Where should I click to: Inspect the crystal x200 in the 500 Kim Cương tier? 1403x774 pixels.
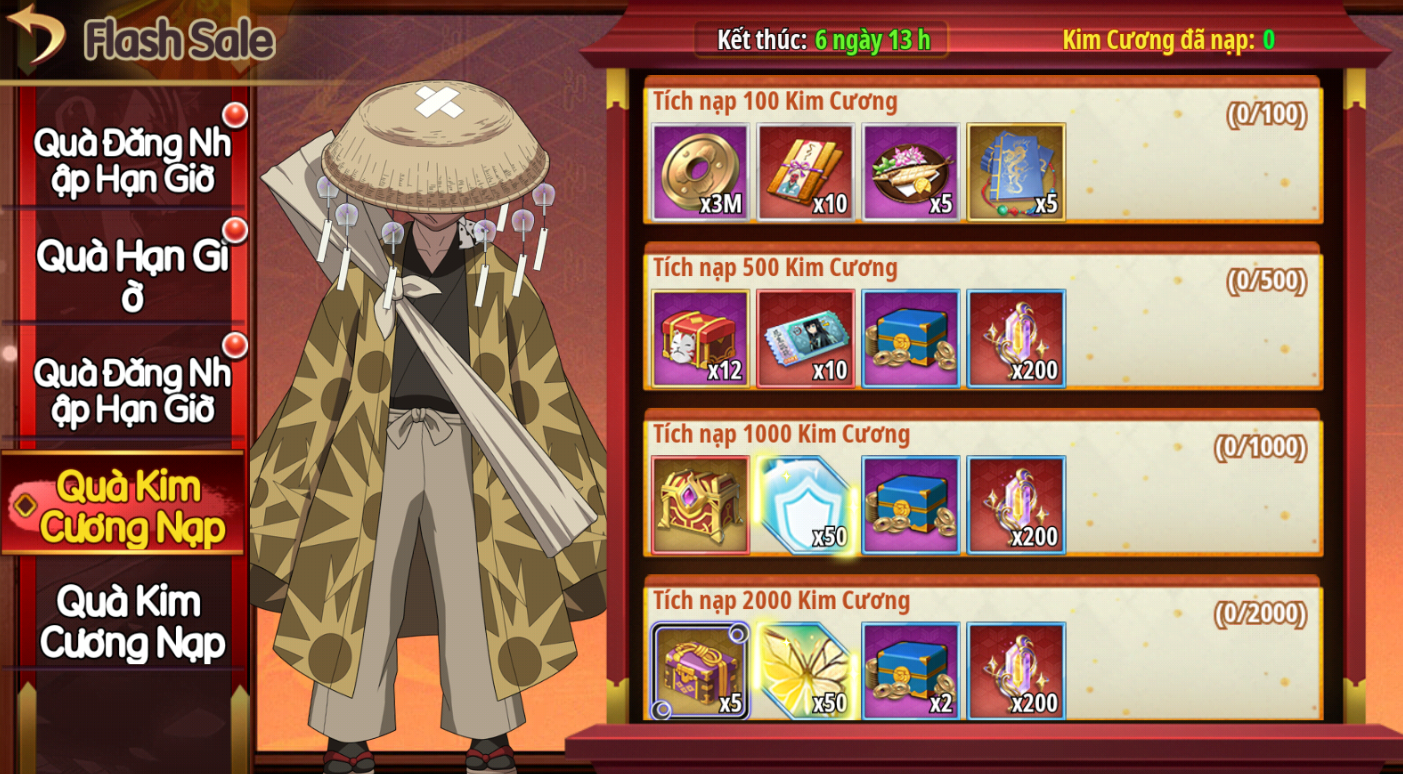pyautogui.click(x=1016, y=338)
